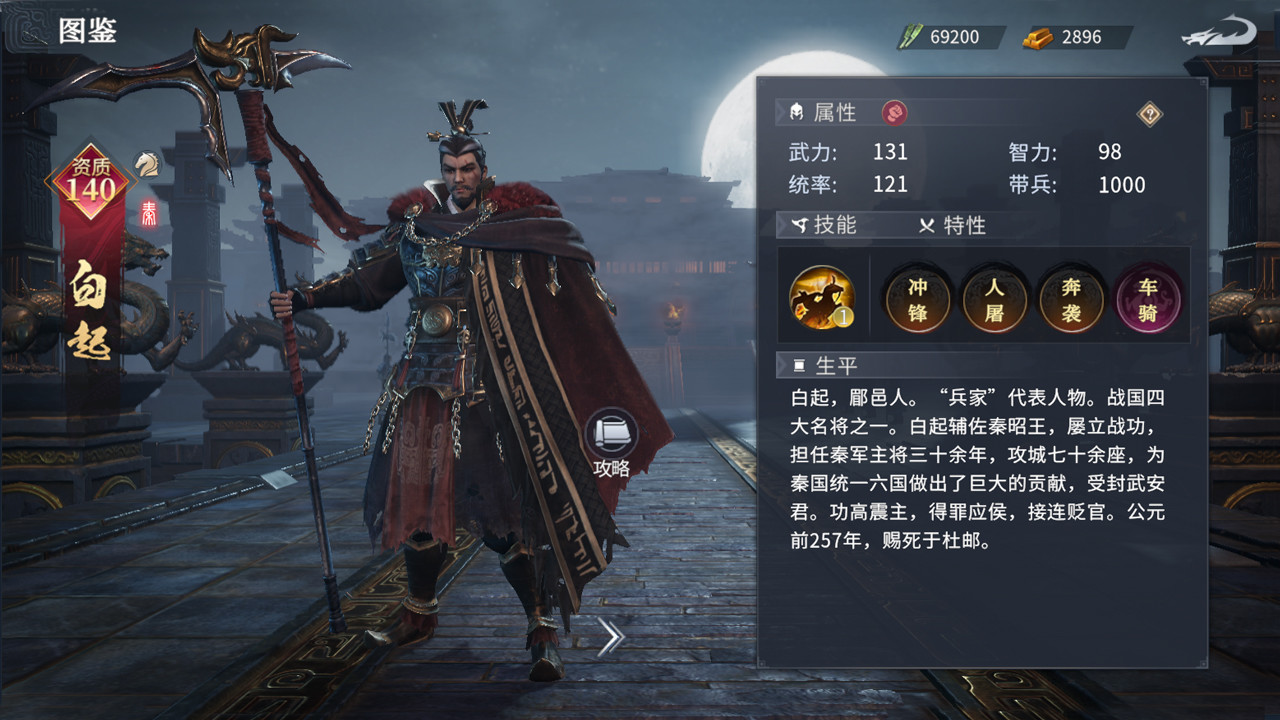View the 冲锋 skill icon

point(917,297)
